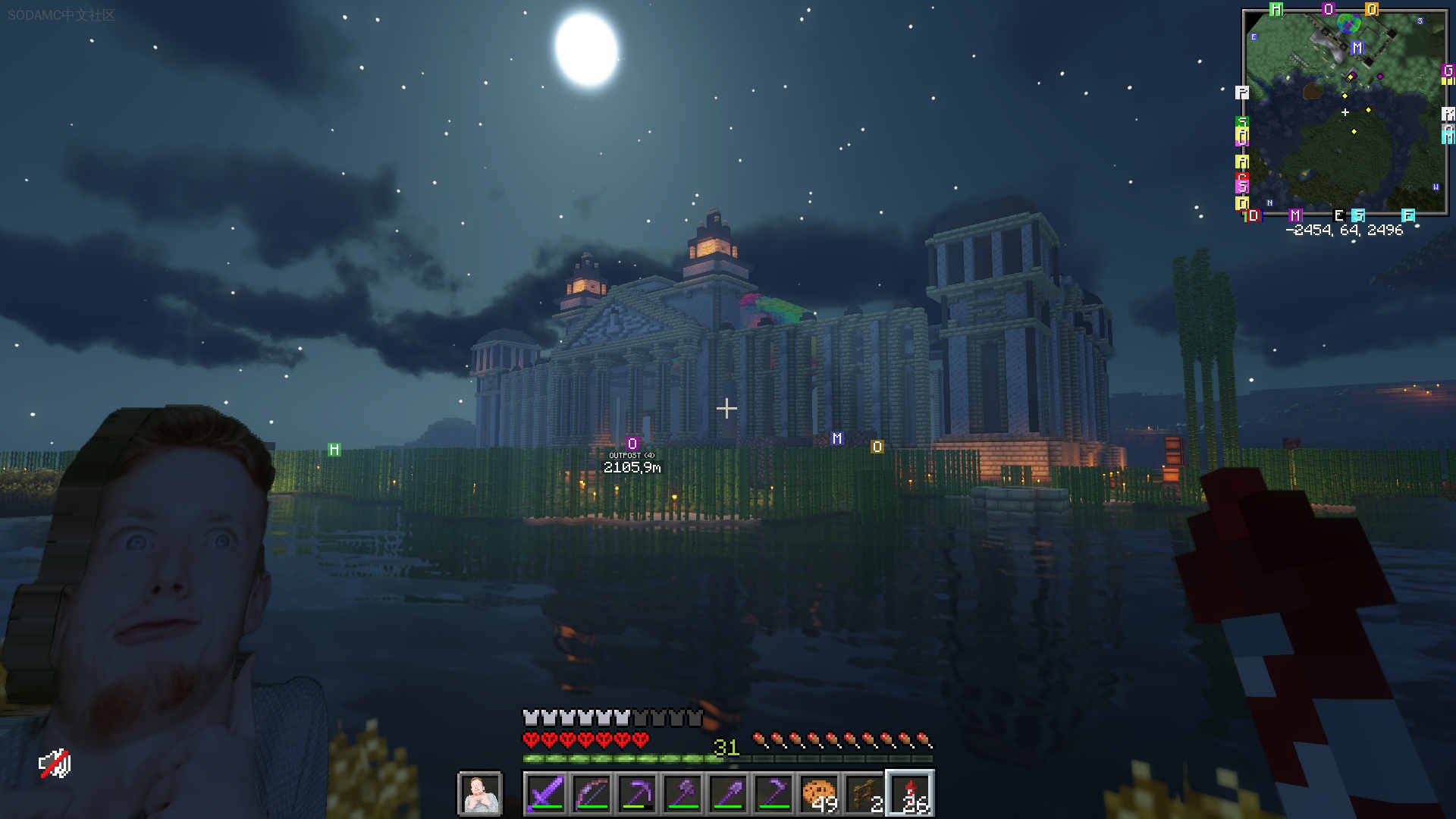Choose the cookie stack of 49
The height and width of the screenshot is (819, 1456).
pos(819,794)
